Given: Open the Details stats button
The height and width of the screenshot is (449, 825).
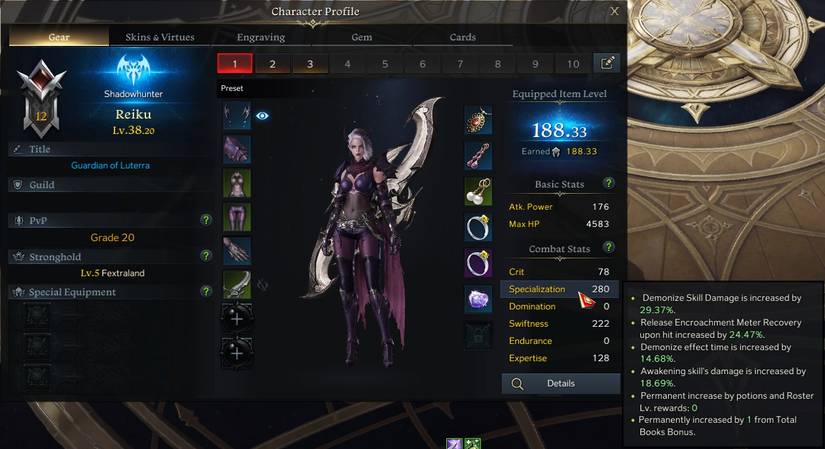Looking at the screenshot, I should [x=559, y=383].
